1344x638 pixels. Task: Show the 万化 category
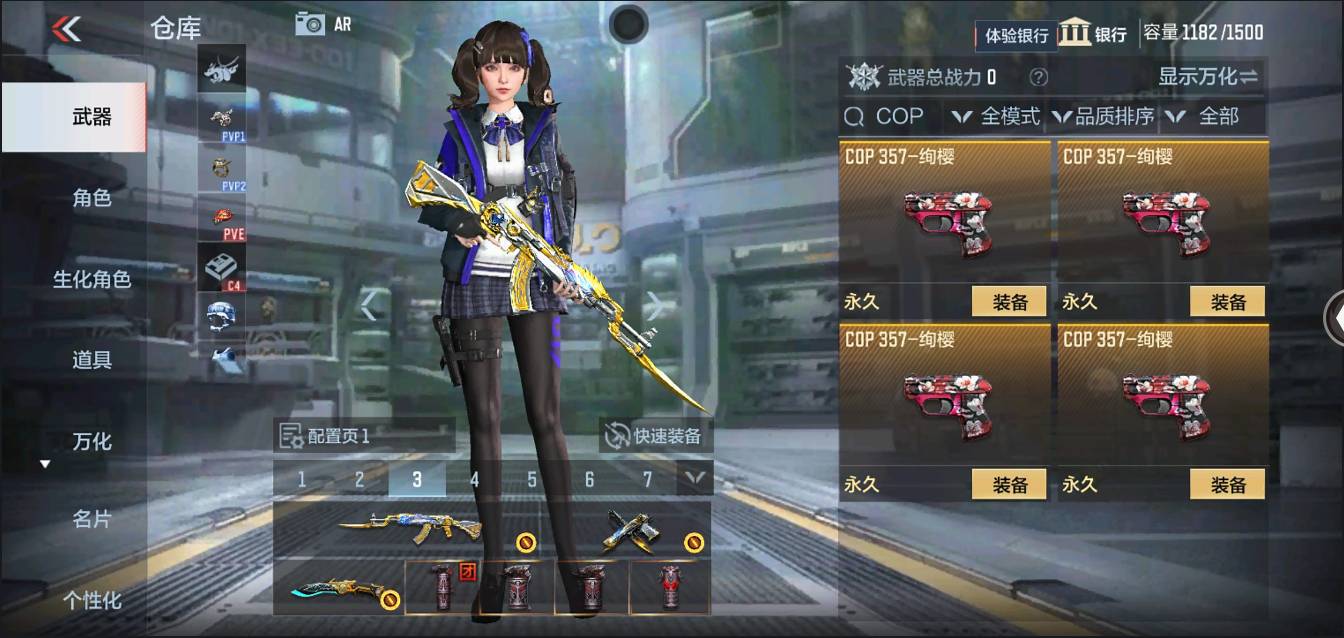tap(91, 440)
